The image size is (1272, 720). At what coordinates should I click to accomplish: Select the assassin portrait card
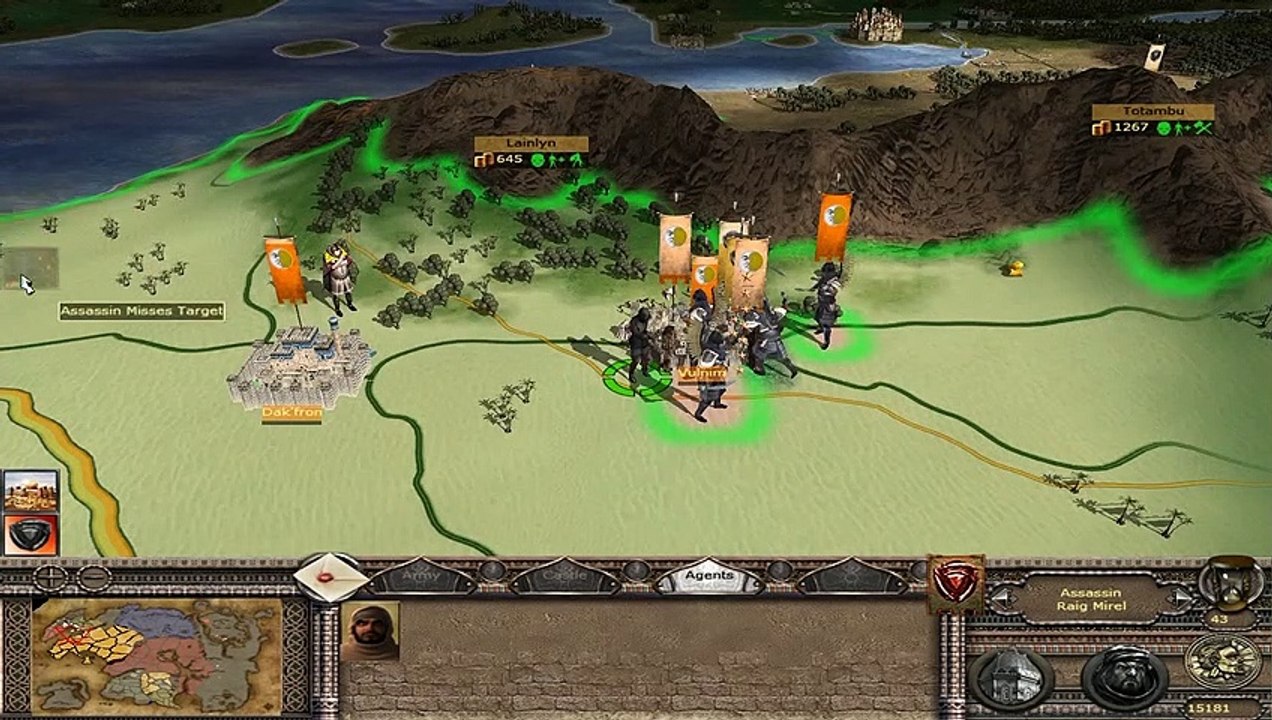[370, 631]
